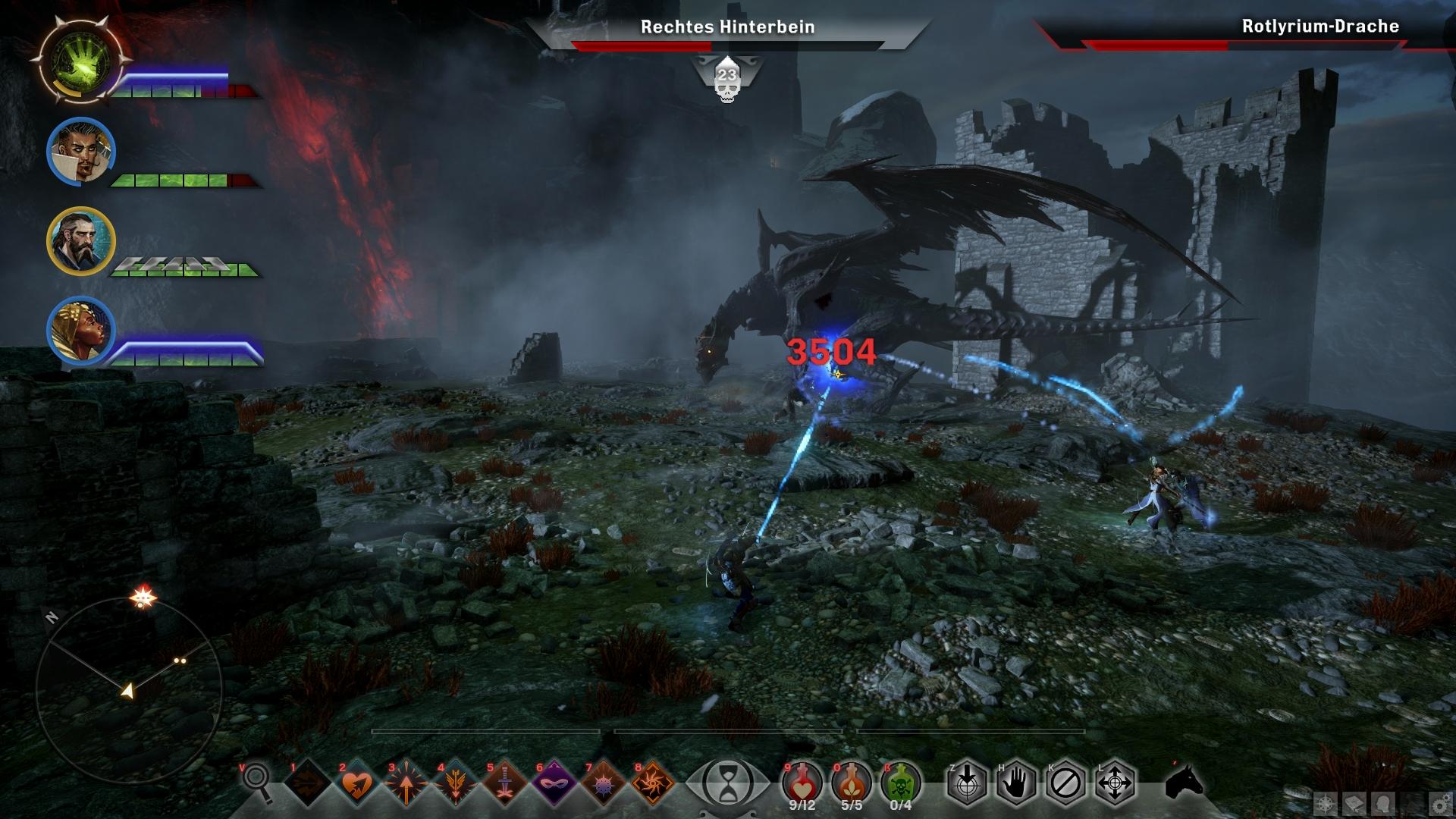The width and height of the screenshot is (1456, 819).
Task: Use the orange leaf regeneration potion
Action: tap(852, 780)
